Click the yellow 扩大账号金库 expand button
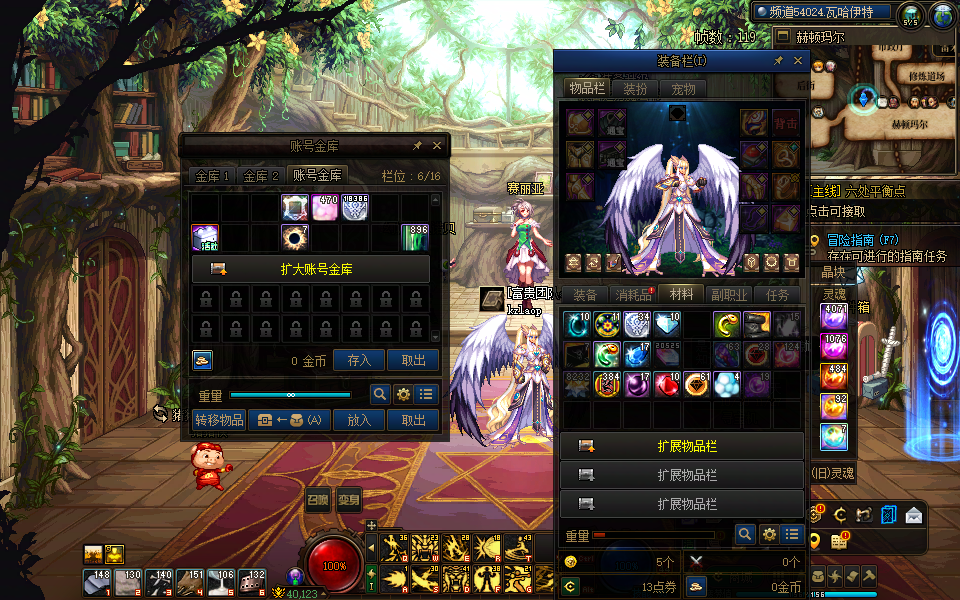The image size is (960, 600). tap(310, 269)
